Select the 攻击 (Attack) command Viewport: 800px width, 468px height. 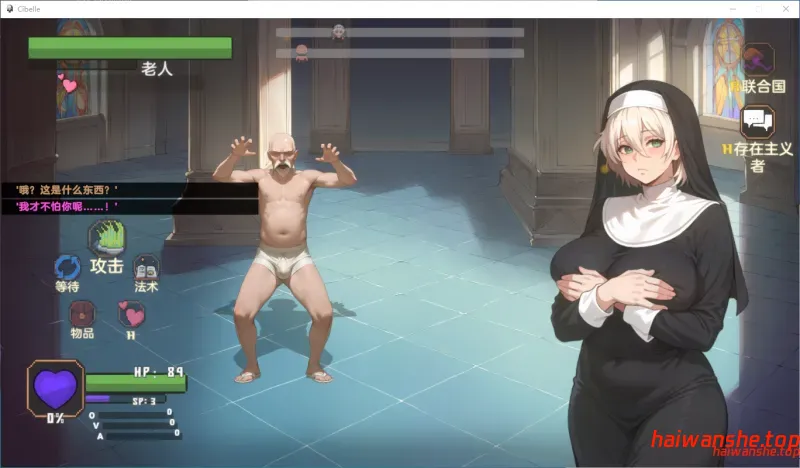coord(105,240)
